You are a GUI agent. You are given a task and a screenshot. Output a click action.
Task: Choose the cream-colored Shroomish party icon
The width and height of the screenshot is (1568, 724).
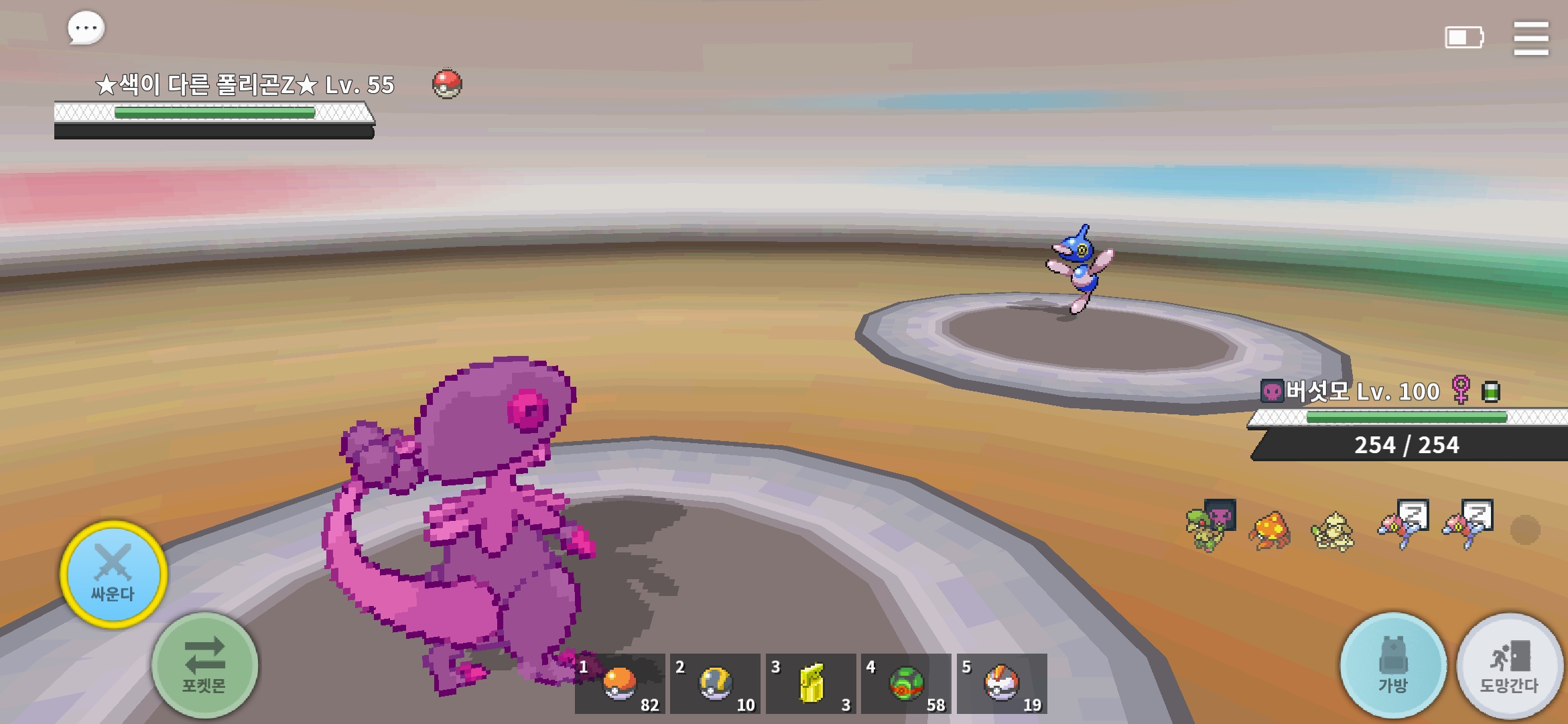coord(1332,532)
